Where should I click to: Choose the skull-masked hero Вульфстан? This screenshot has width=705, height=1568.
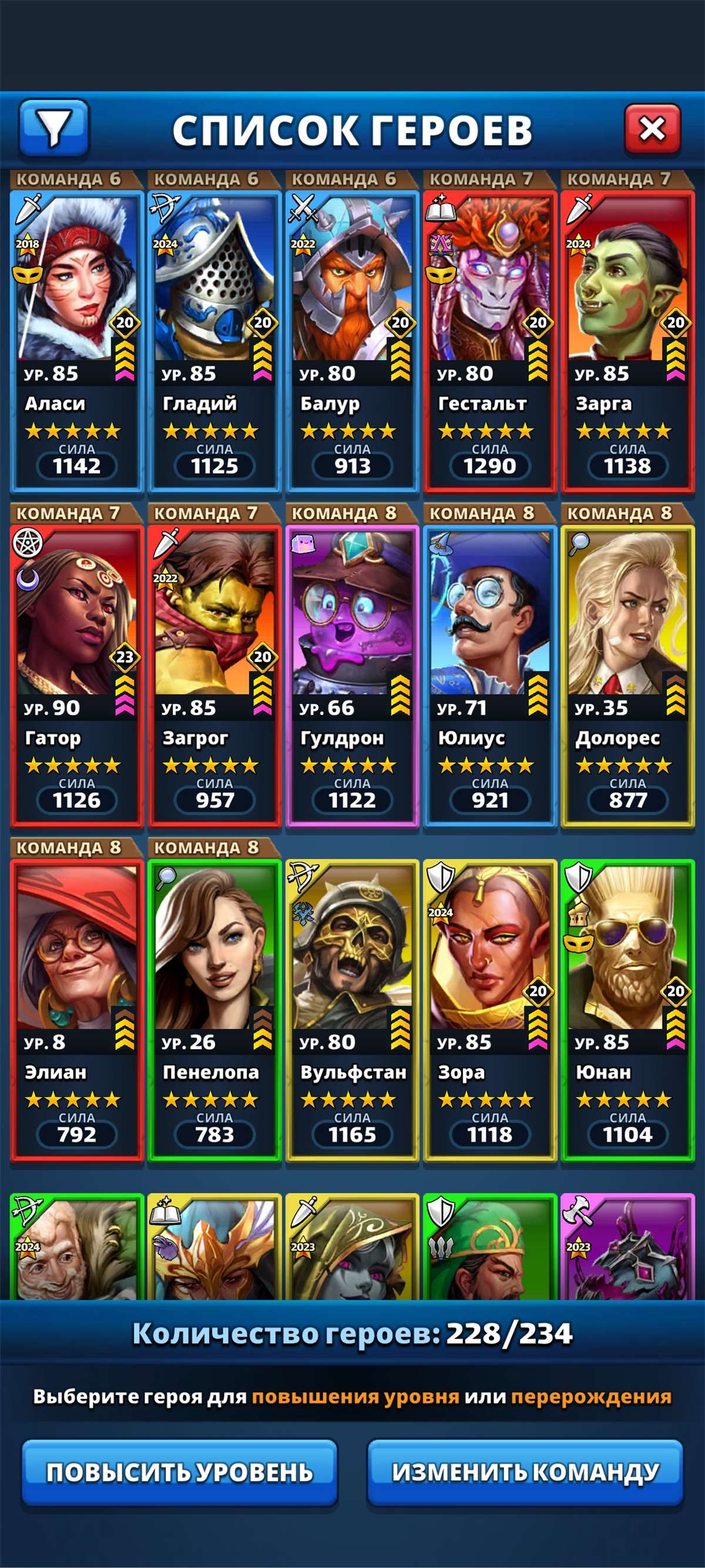[x=352, y=1010]
